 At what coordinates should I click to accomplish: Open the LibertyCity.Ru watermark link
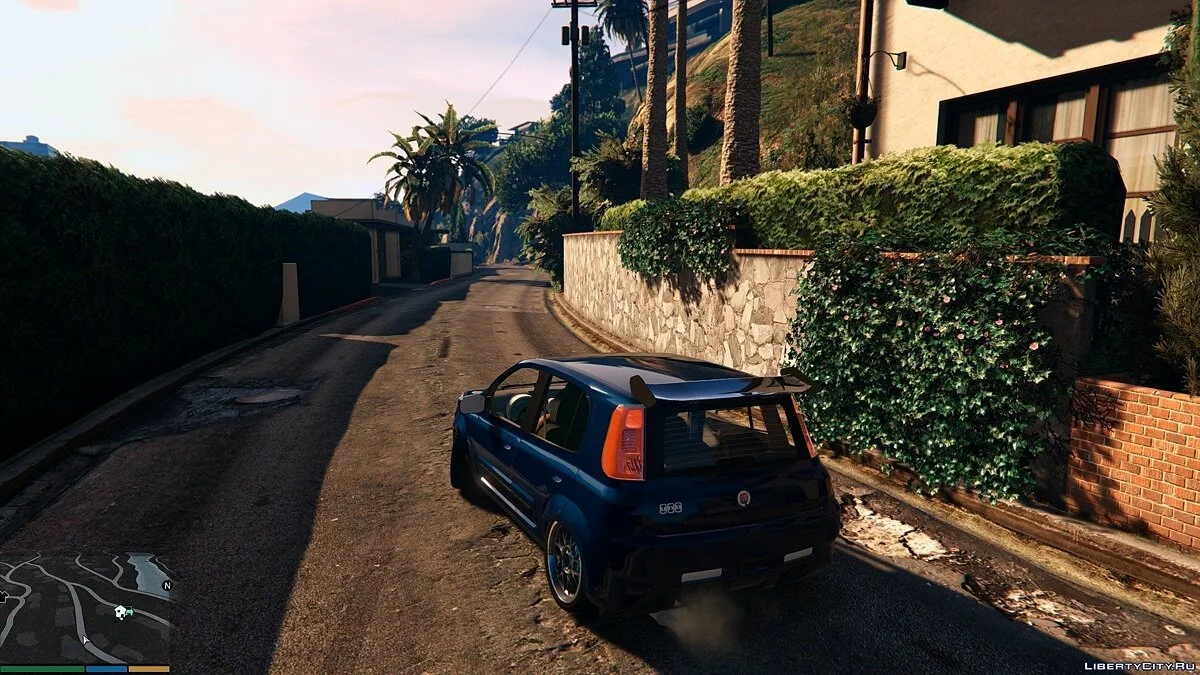1138,664
